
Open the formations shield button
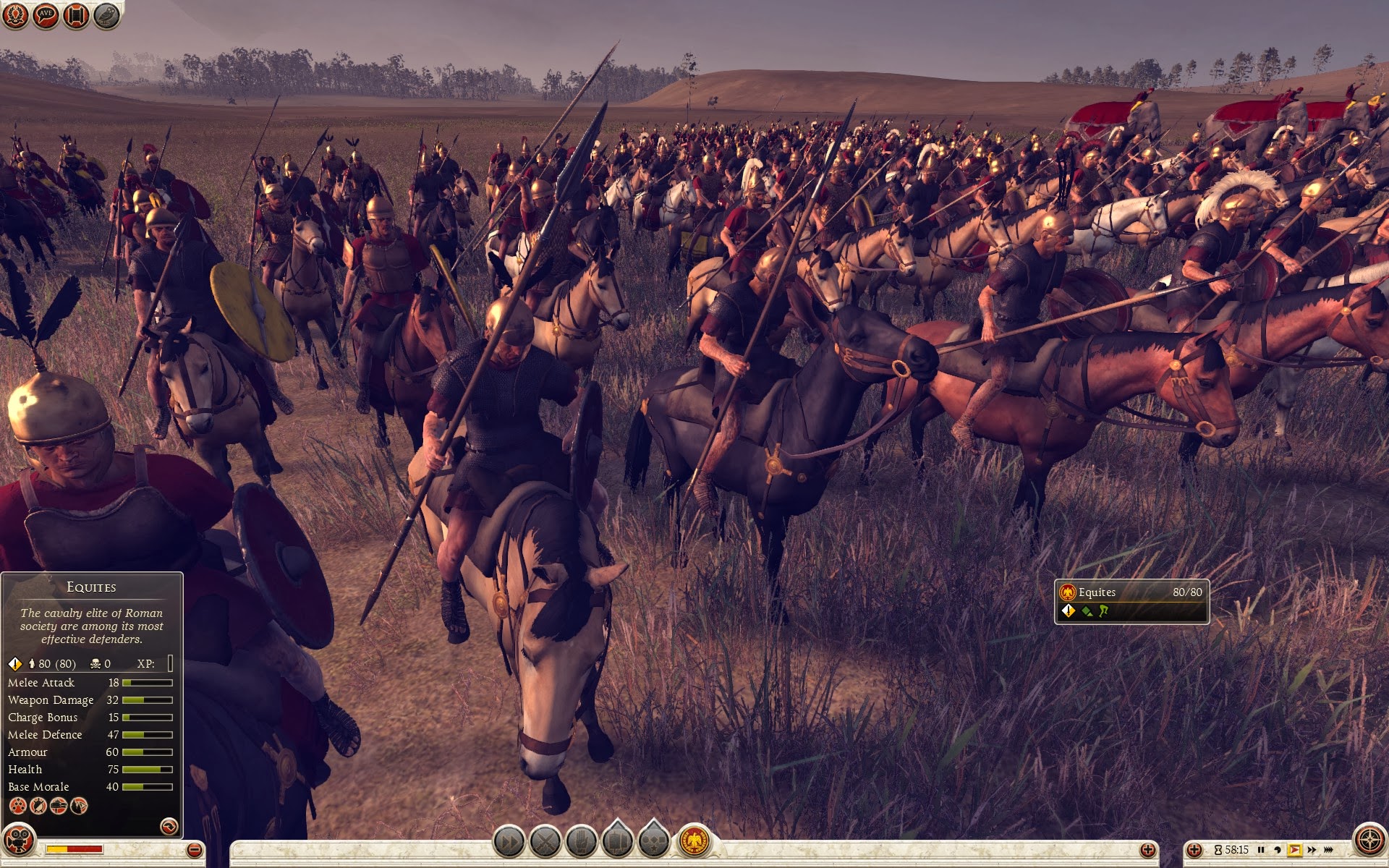click(618, 841)
